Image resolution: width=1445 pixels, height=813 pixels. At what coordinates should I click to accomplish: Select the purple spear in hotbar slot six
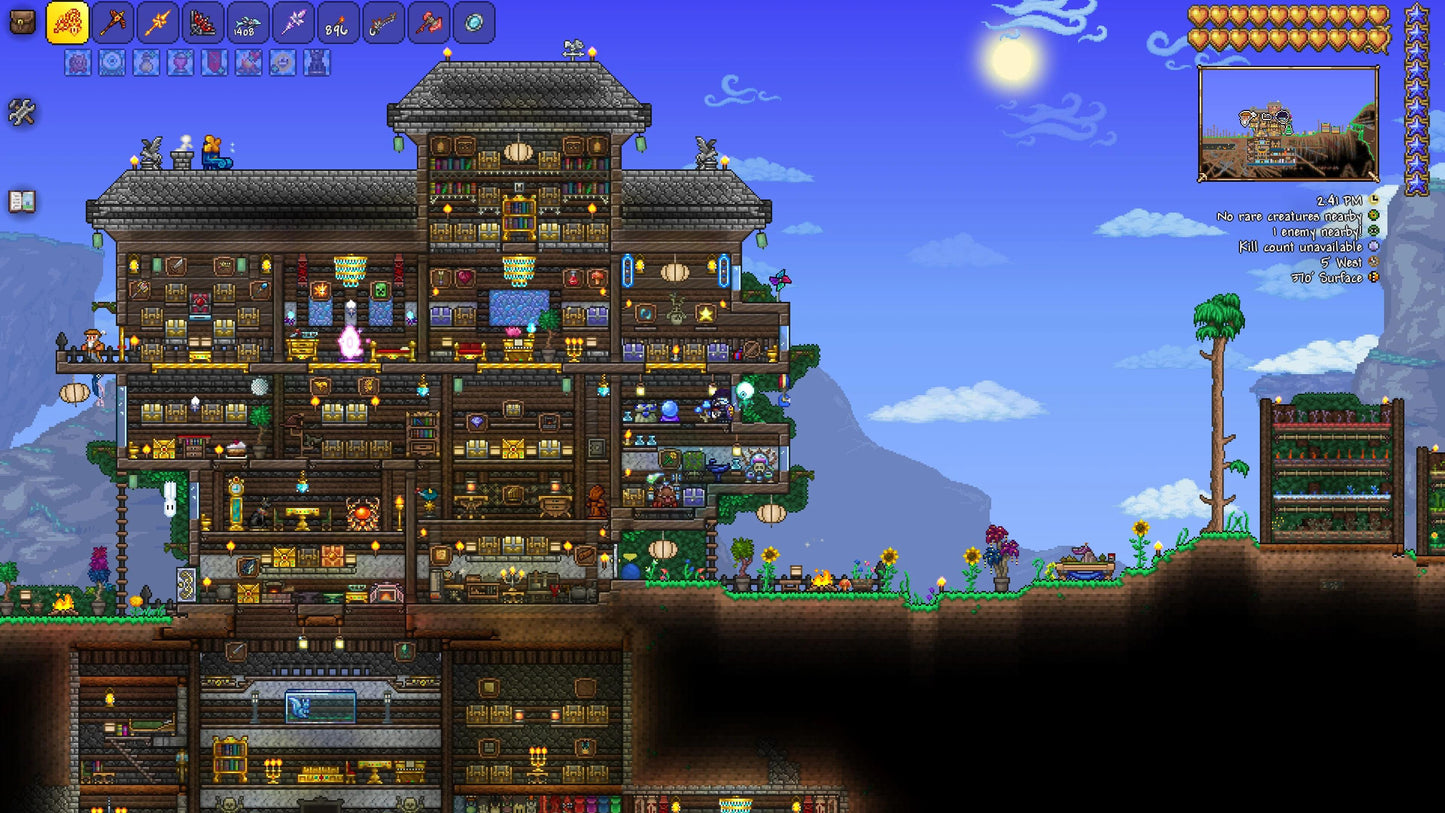point(292,22)
